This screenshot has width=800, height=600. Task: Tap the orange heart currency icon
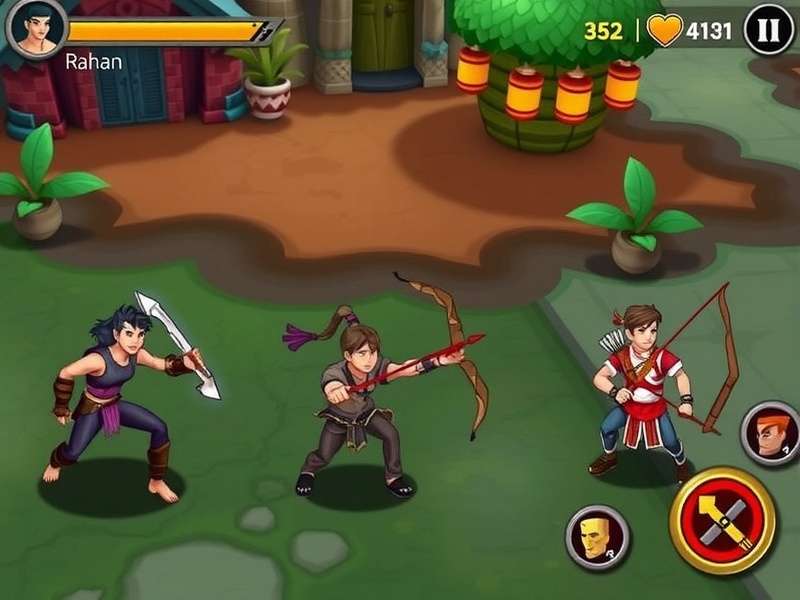(x=665, y=30)
